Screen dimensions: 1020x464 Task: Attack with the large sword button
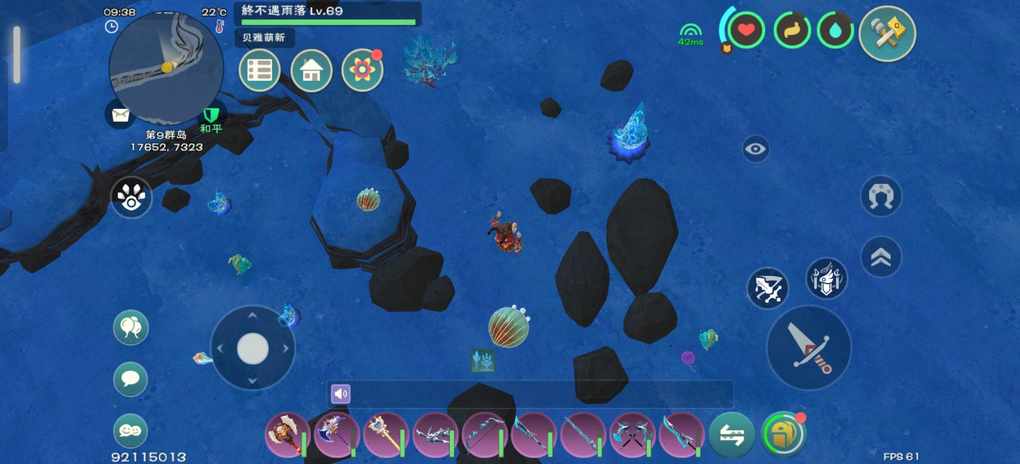pos(808,347)
